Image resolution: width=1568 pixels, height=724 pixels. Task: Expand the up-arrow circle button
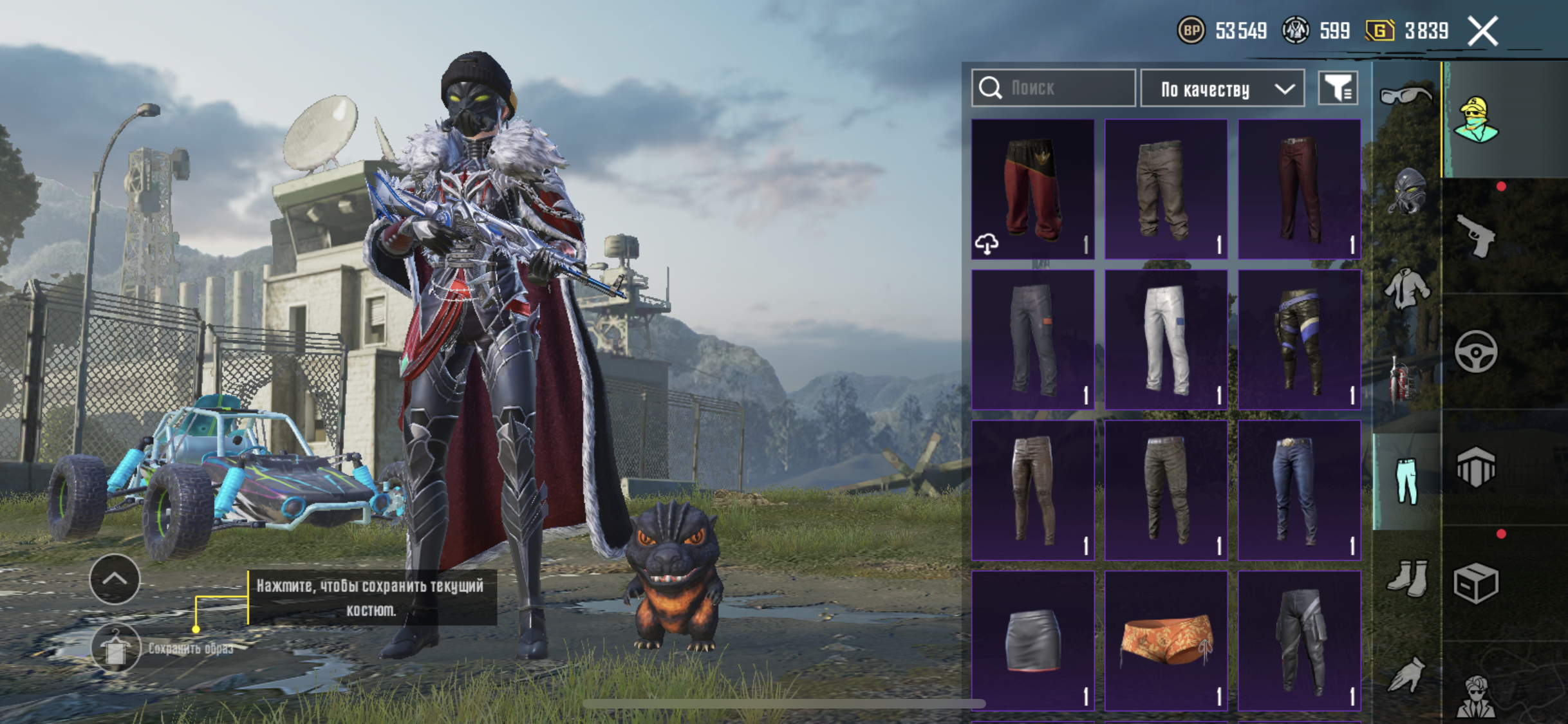pyautogui.click(x=115, y=579)
